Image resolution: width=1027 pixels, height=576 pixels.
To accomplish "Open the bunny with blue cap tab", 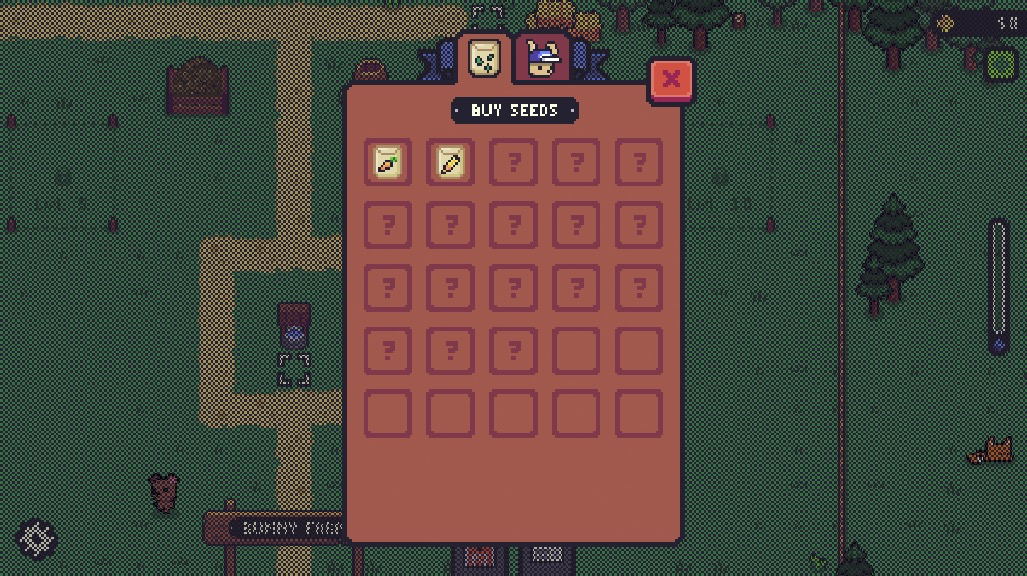I will pos(543,60).
